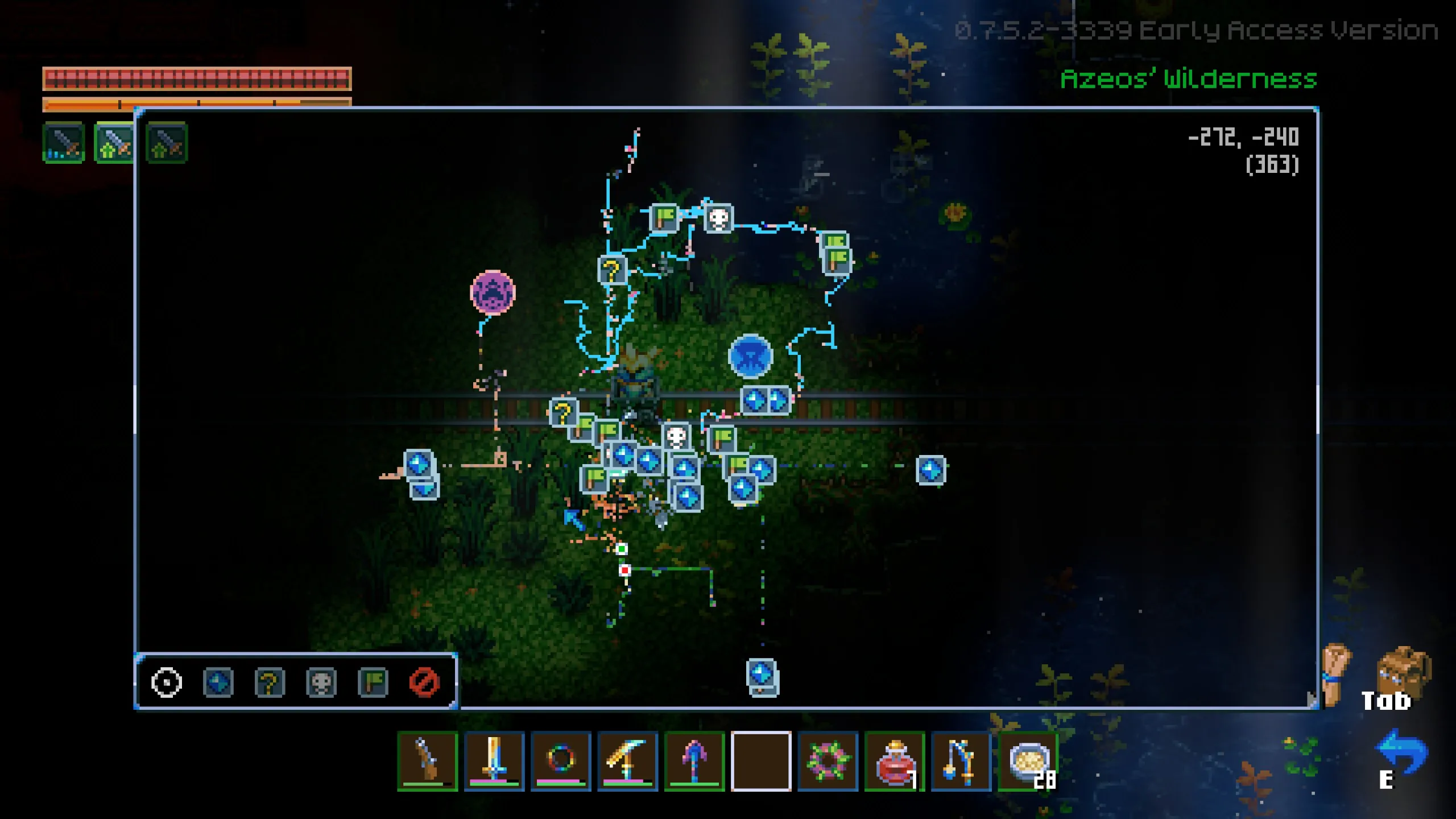Select the bowl of food stack of 28

pyautogui.click(x=1028, y=762)
